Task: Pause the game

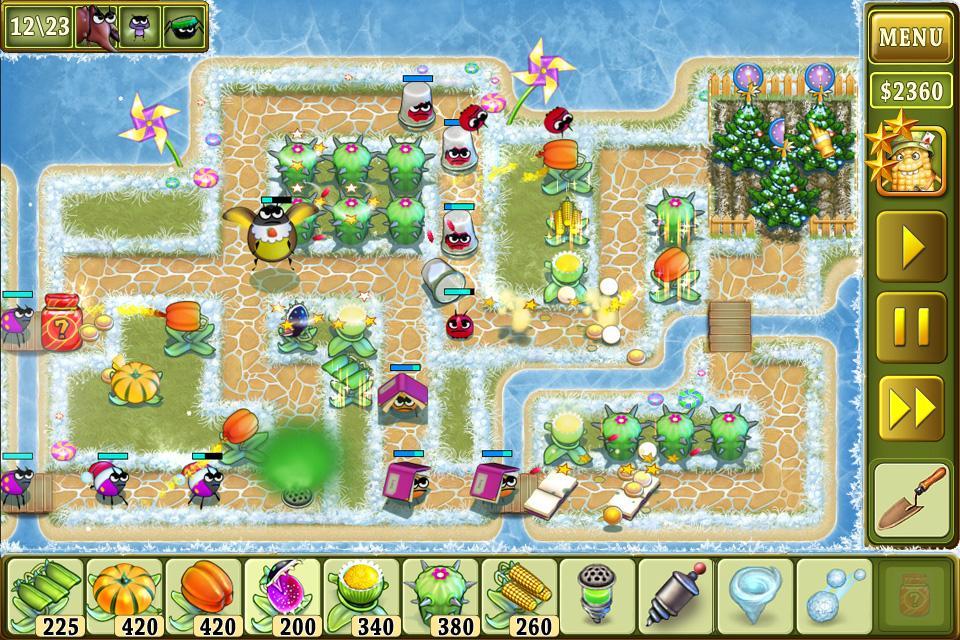Action: [x=910, y=326]
